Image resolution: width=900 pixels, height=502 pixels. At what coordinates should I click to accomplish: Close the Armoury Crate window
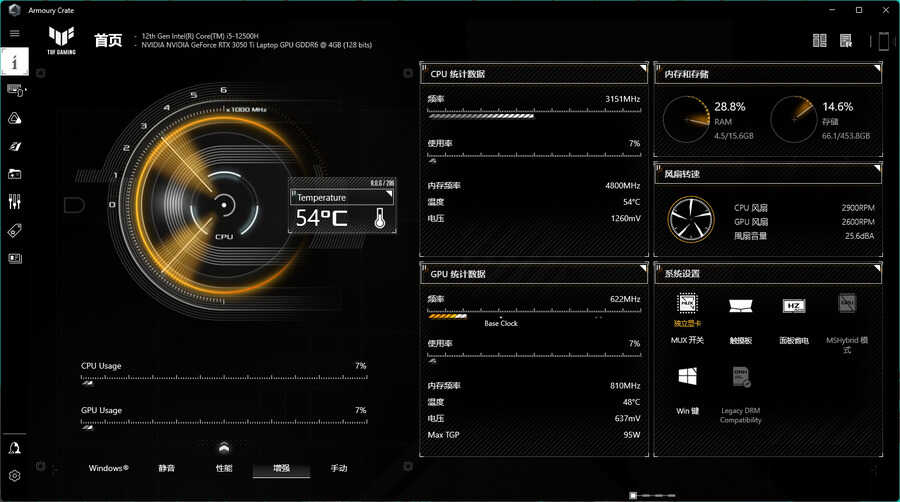coord(884,9)
